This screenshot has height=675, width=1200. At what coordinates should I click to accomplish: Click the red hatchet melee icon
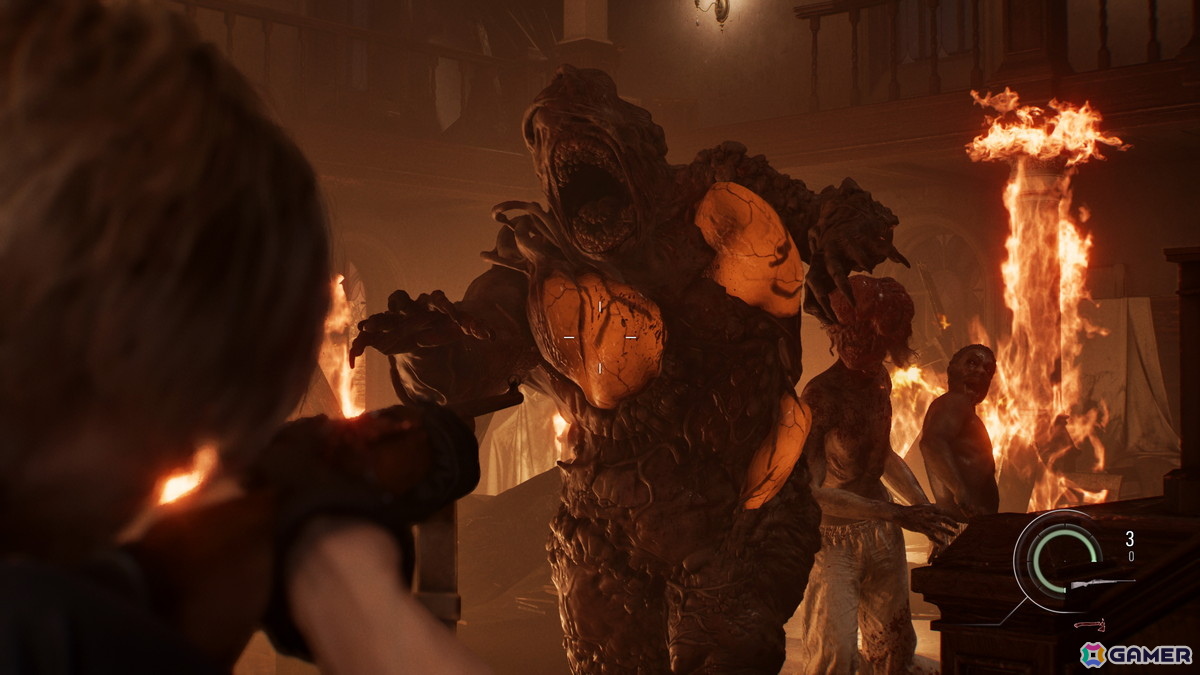tap(1088, 624)
